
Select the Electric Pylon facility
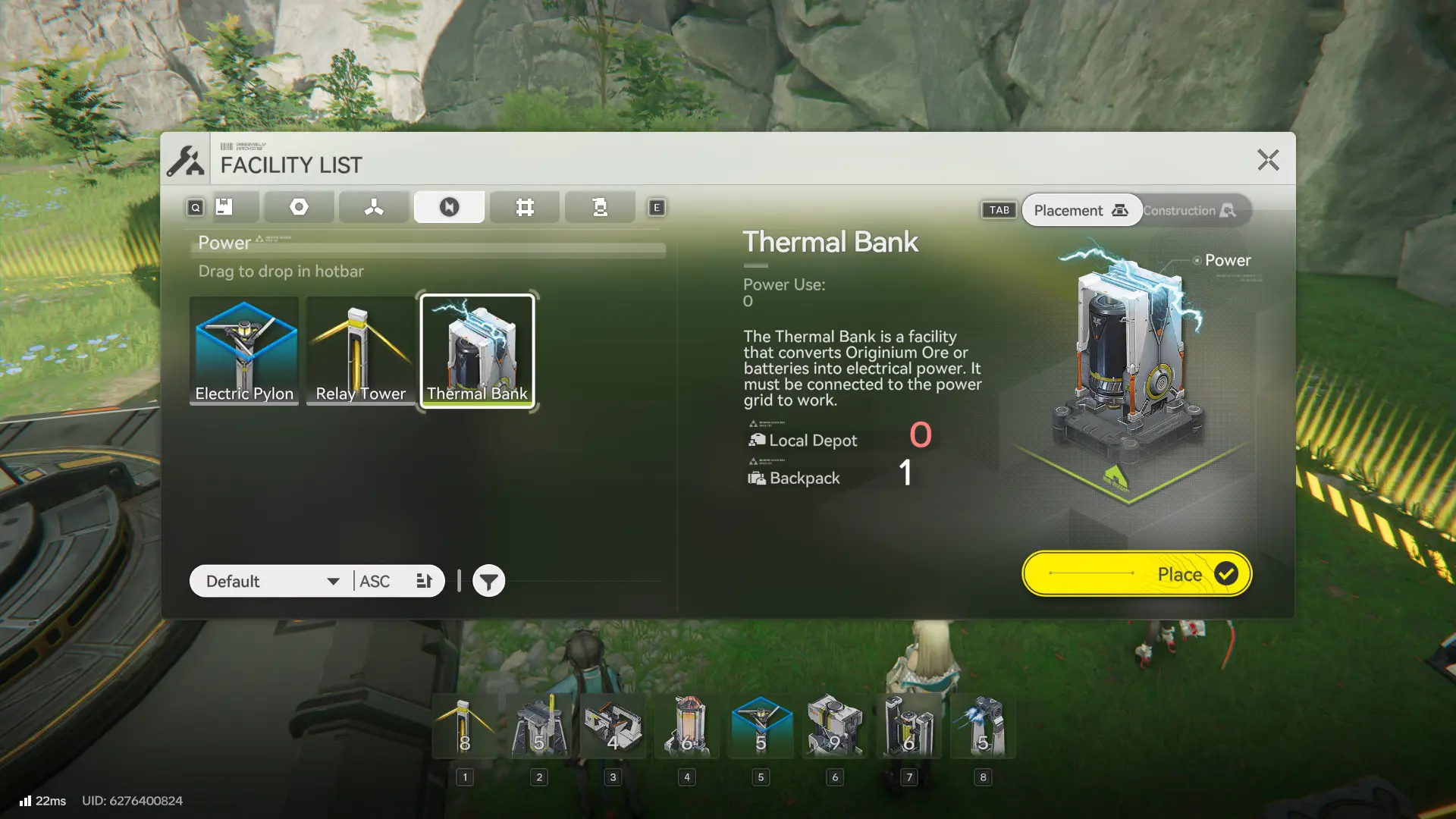tap(244, 350)
